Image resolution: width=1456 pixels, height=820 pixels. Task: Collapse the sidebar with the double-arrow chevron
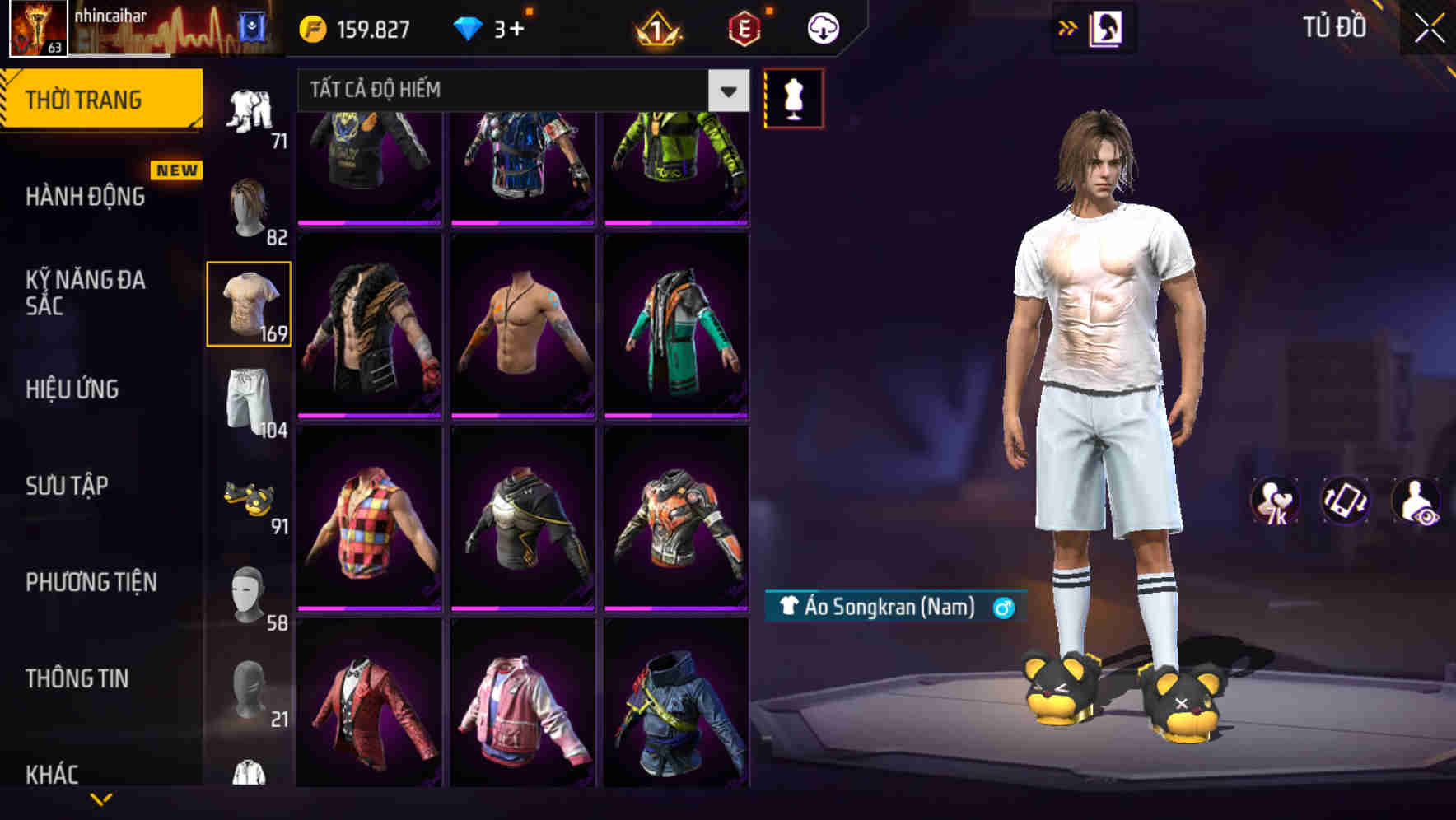point(1068,26)
